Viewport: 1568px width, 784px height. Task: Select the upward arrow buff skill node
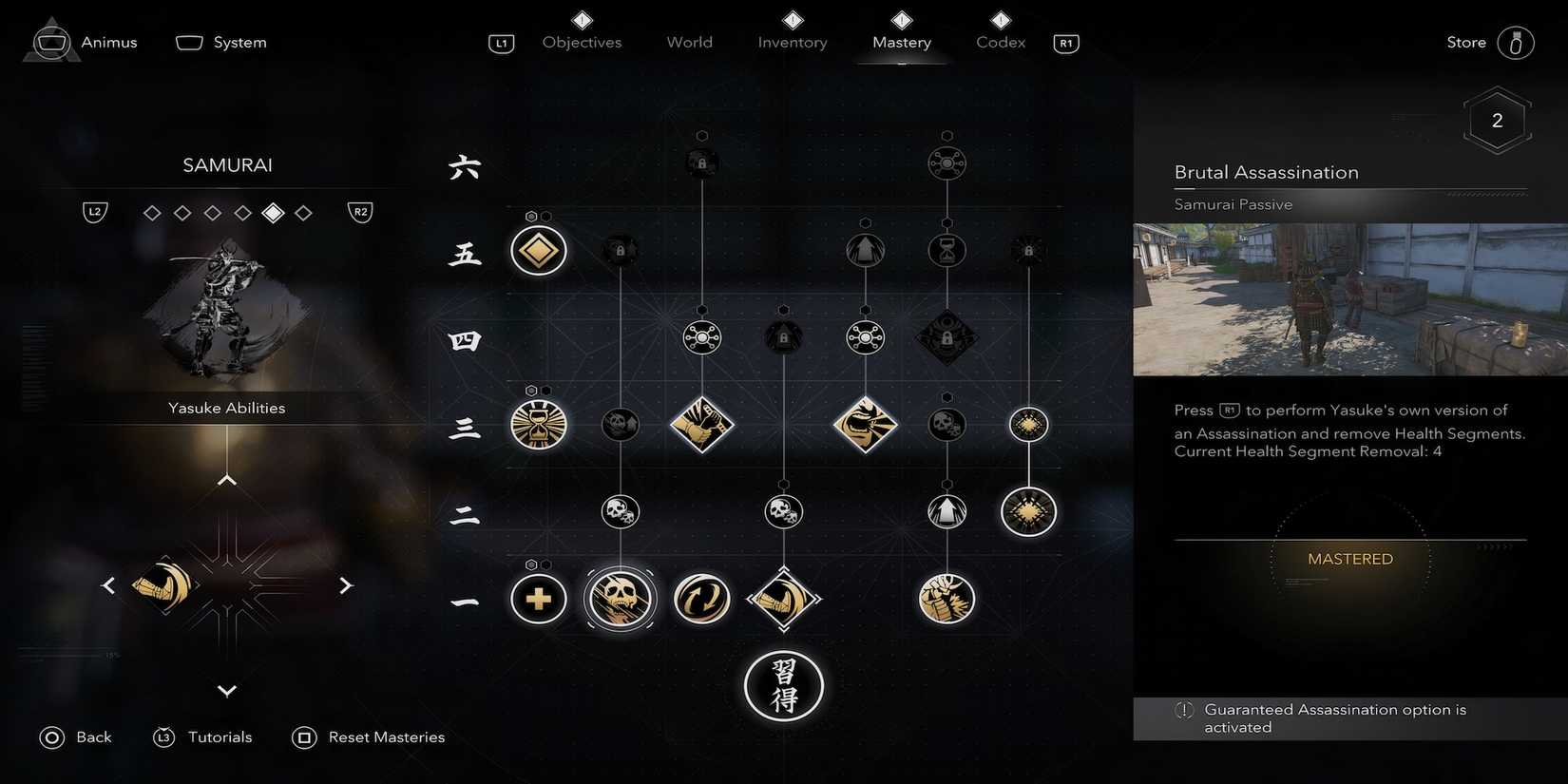[947, 511]
